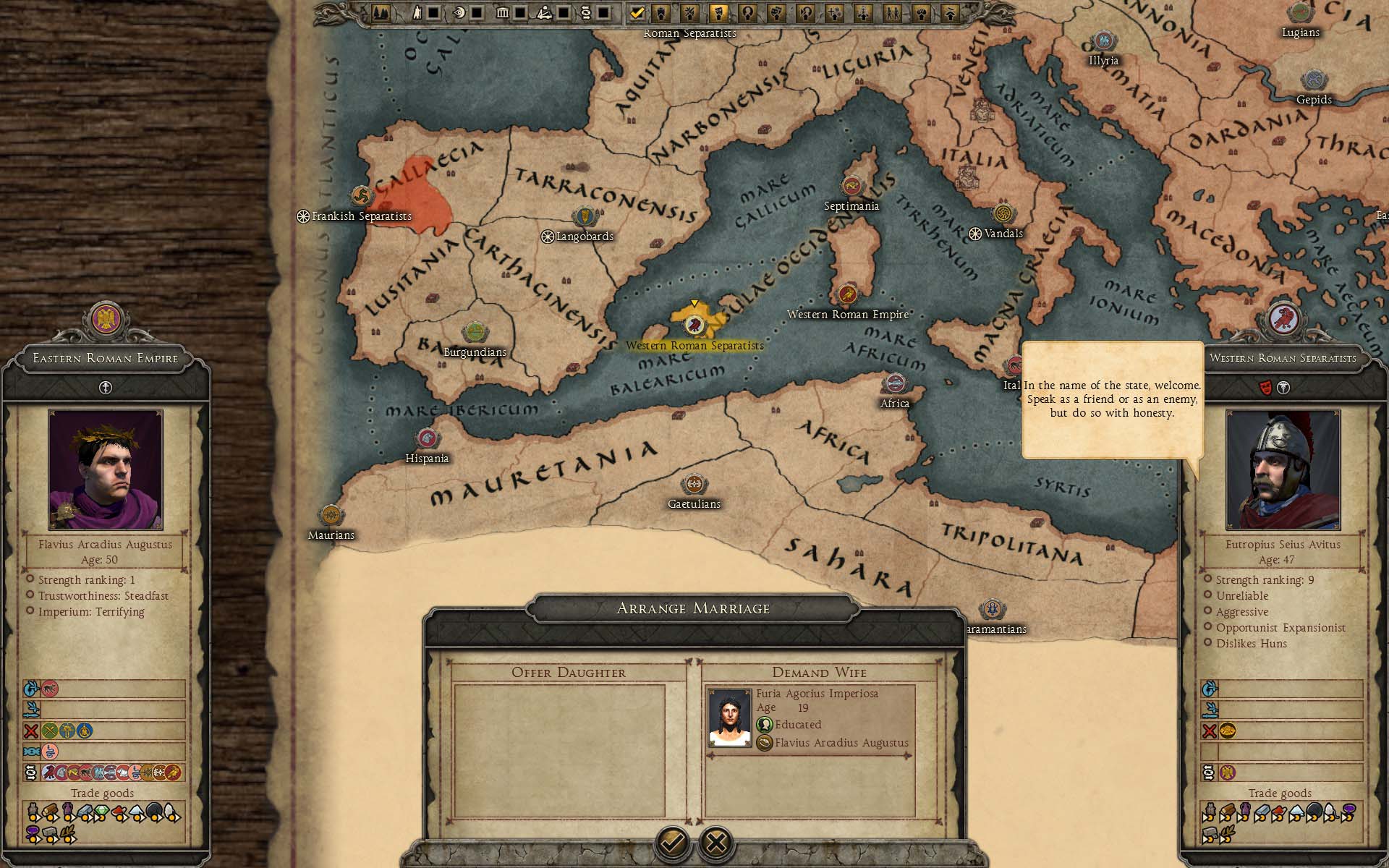Cancel the Arrange Marriage panel
Image resolution: width=1389 pixels, height=868 pixels.
click(716, 842)
